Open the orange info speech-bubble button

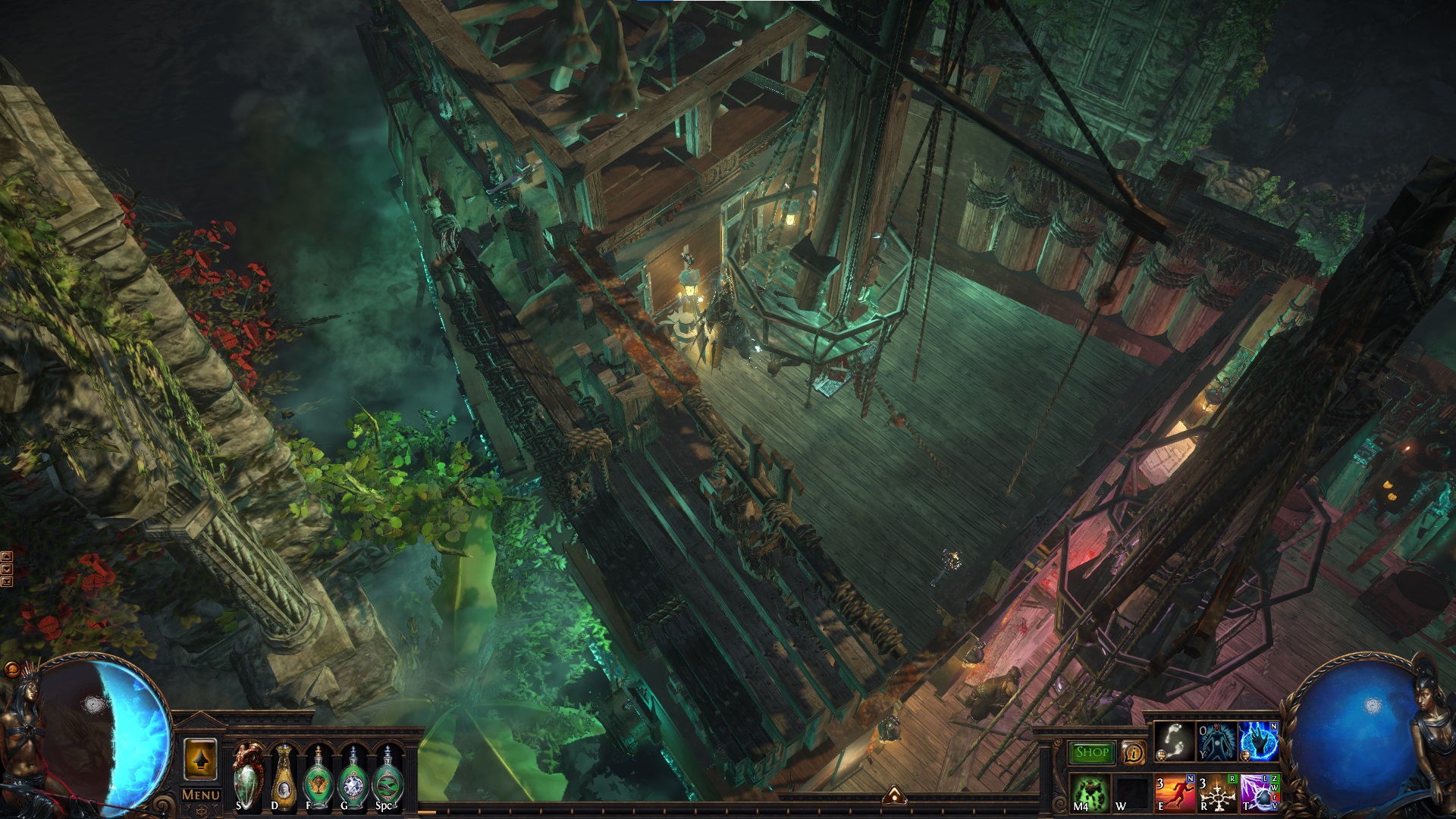pos(1133,752)
